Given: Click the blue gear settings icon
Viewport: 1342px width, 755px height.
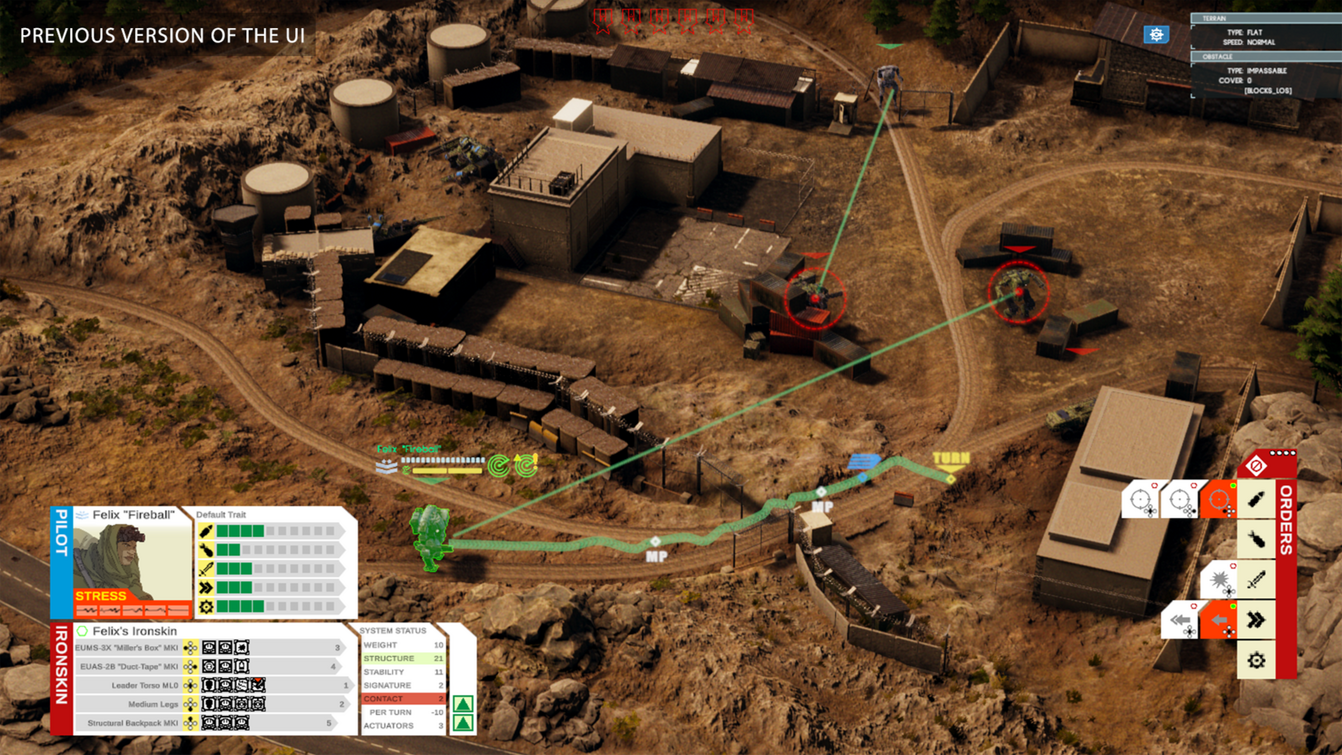Looking at the screenshot, I should 1156,35.
